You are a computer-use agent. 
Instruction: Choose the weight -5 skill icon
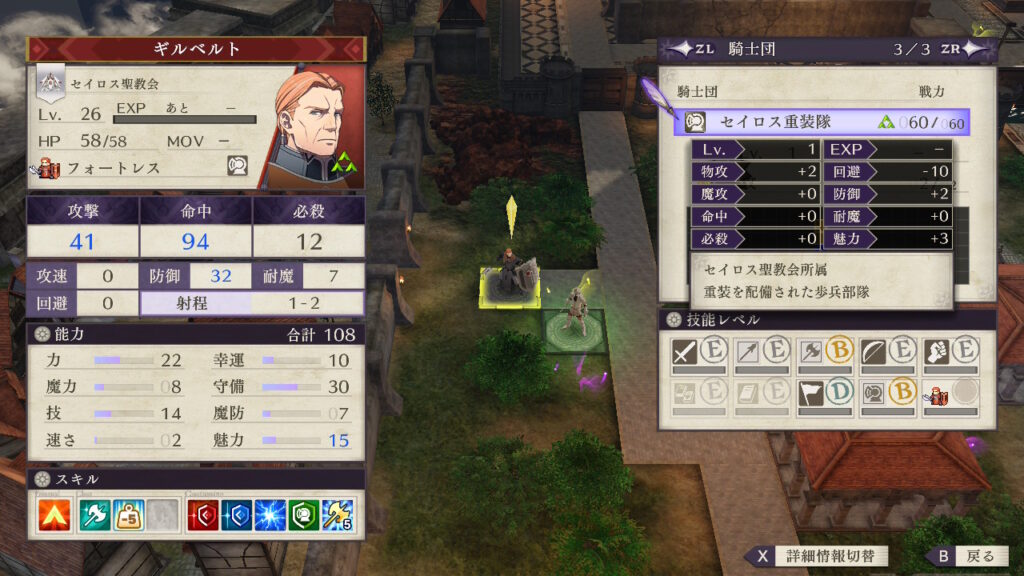click(x=129, y=514)
